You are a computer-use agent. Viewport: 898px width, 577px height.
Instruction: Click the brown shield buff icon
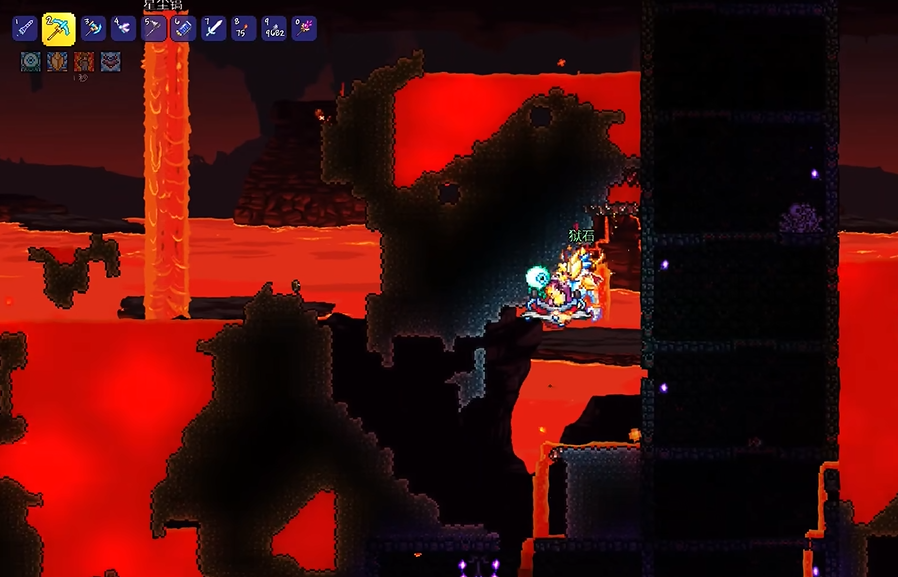click(57, 61)
